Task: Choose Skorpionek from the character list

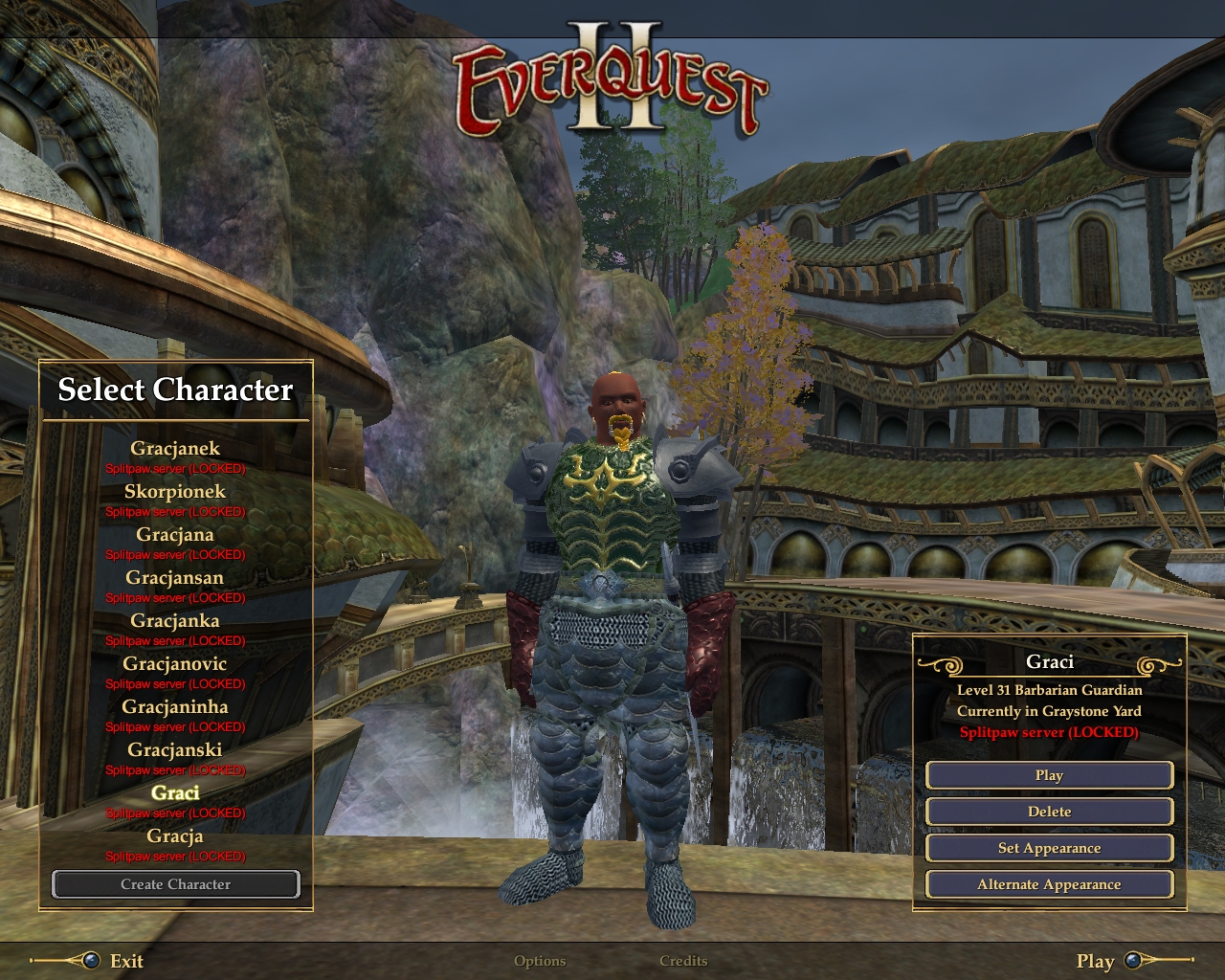Action: click(x=175, y=492)
